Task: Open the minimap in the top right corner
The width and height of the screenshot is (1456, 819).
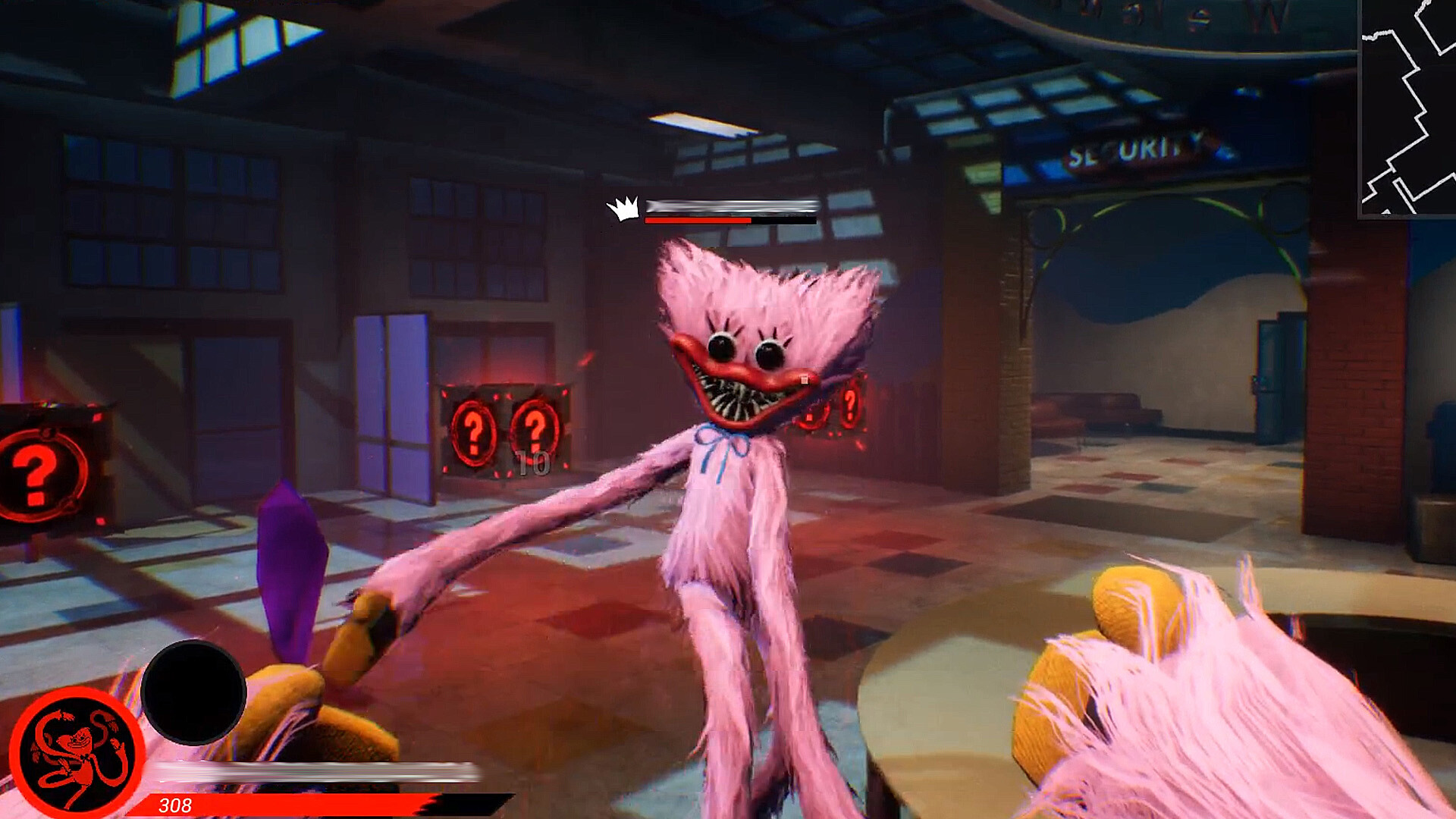Action: [1407, 110]
